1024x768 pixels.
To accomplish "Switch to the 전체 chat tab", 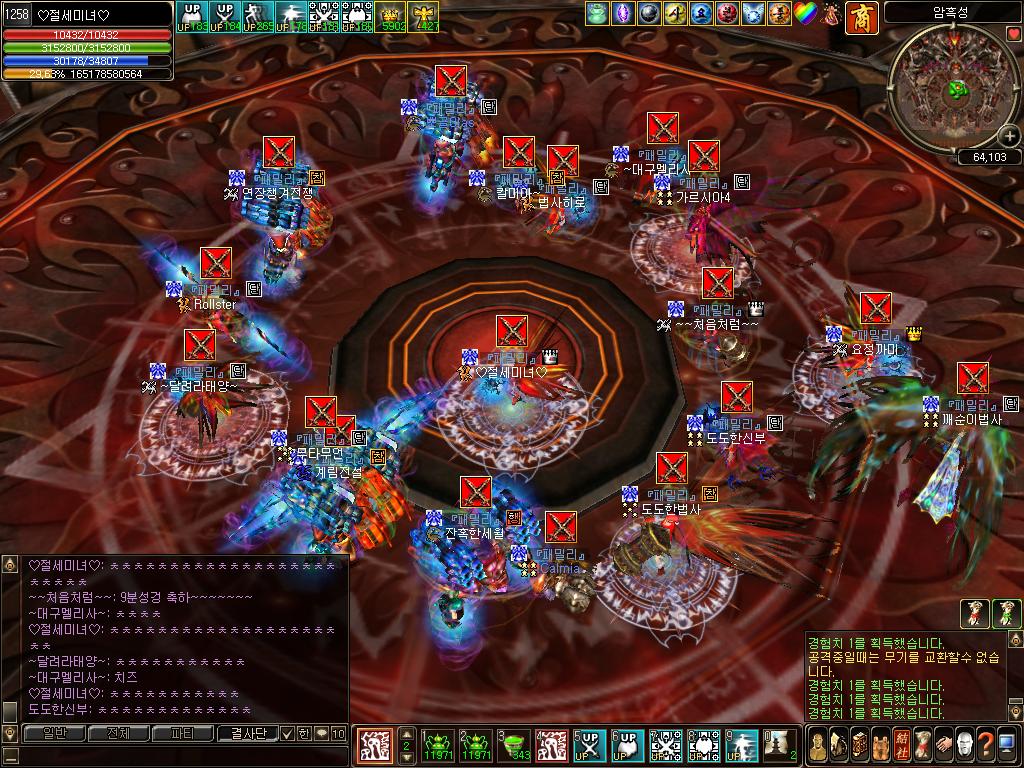I will point(118,733).
